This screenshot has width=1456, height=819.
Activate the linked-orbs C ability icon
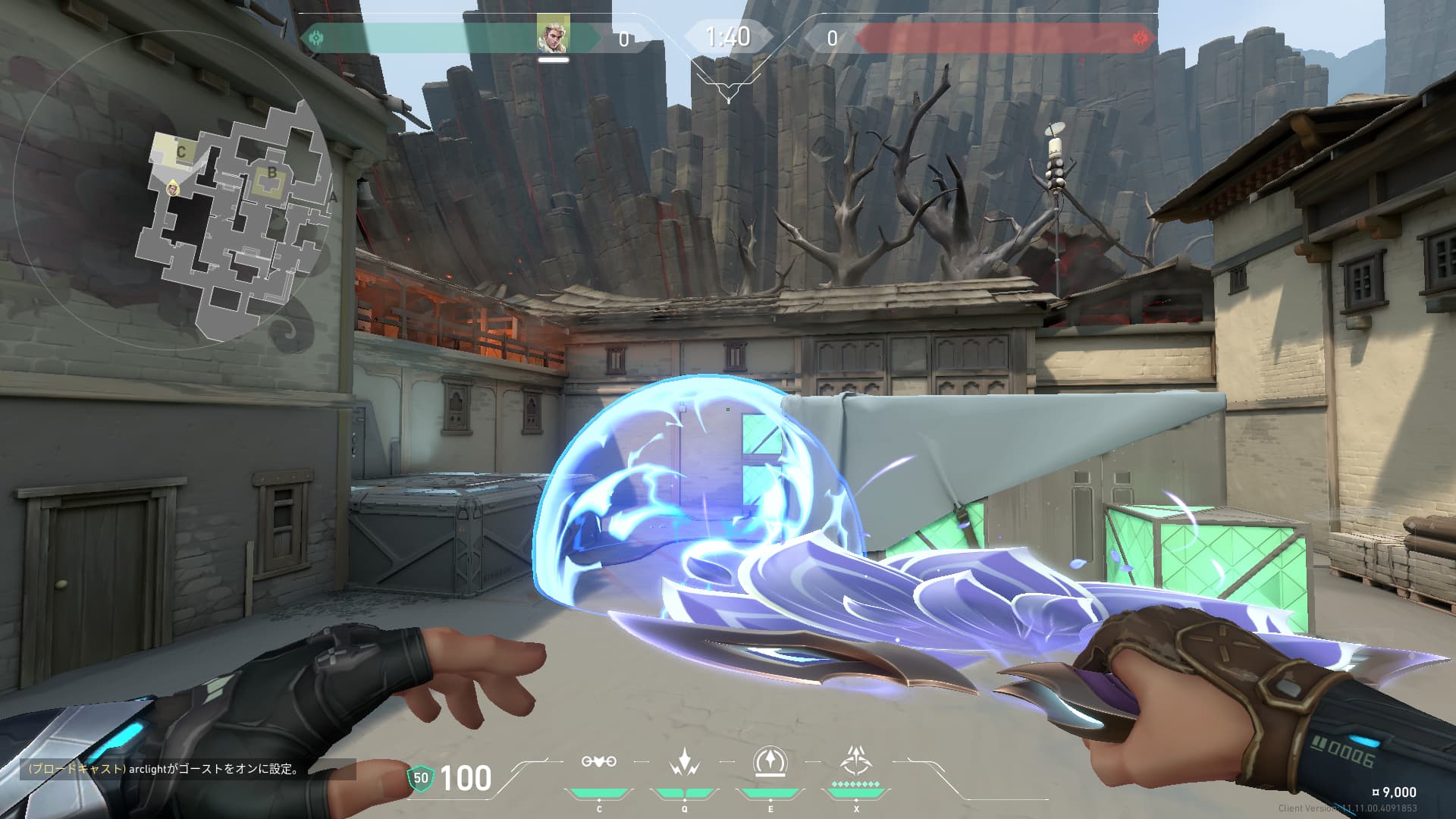tap(598, 761)
